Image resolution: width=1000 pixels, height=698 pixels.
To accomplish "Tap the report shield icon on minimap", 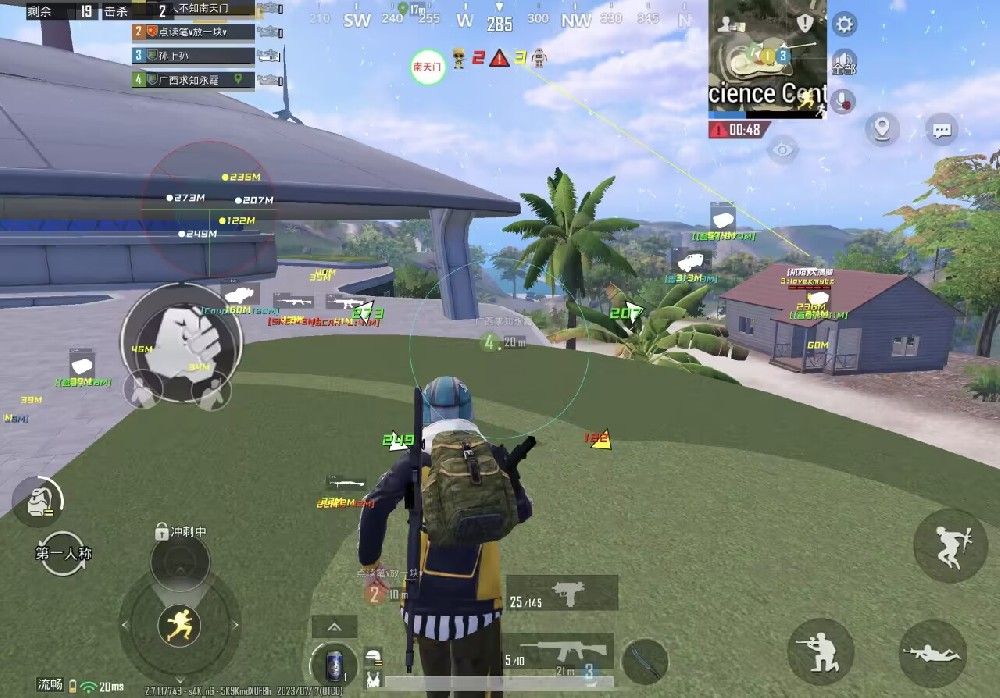I will (x=805, y=22).
